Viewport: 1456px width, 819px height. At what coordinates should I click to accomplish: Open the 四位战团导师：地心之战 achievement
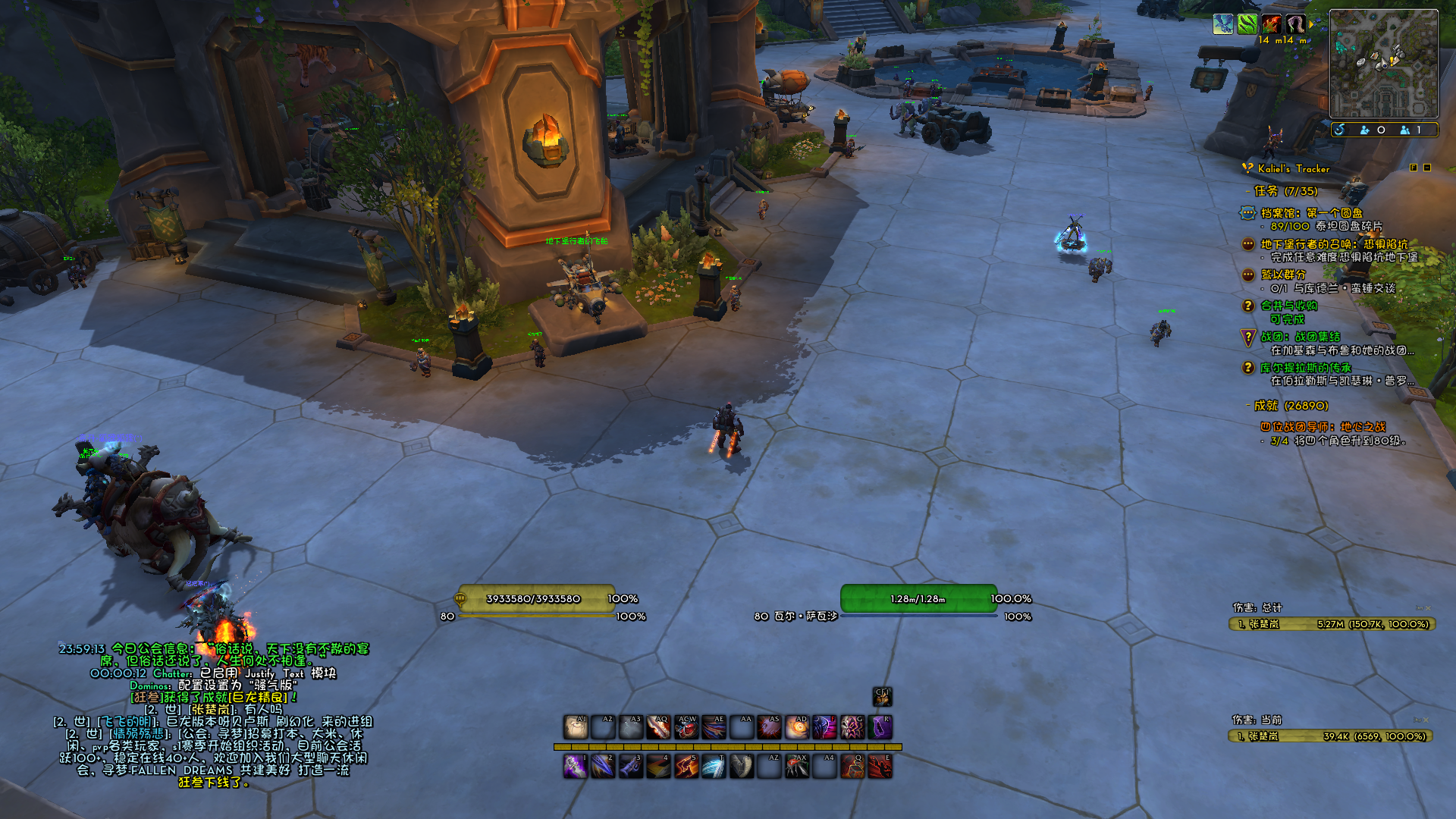point(1323,427)
